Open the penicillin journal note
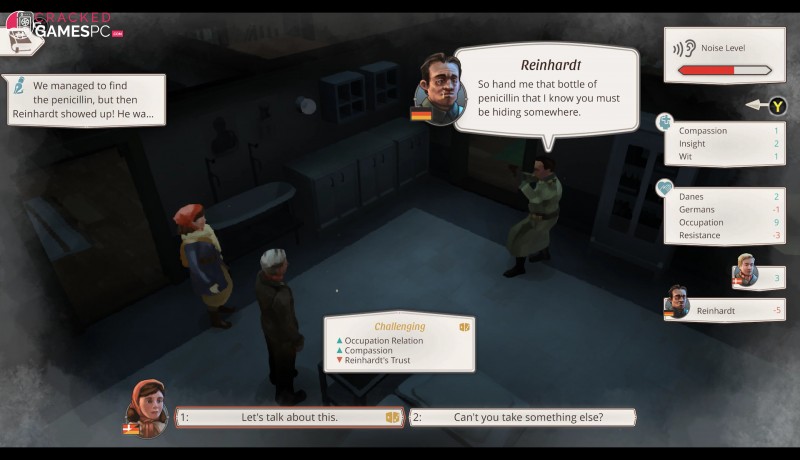Viewport: 800px width, 460px height. pos(84,100)
